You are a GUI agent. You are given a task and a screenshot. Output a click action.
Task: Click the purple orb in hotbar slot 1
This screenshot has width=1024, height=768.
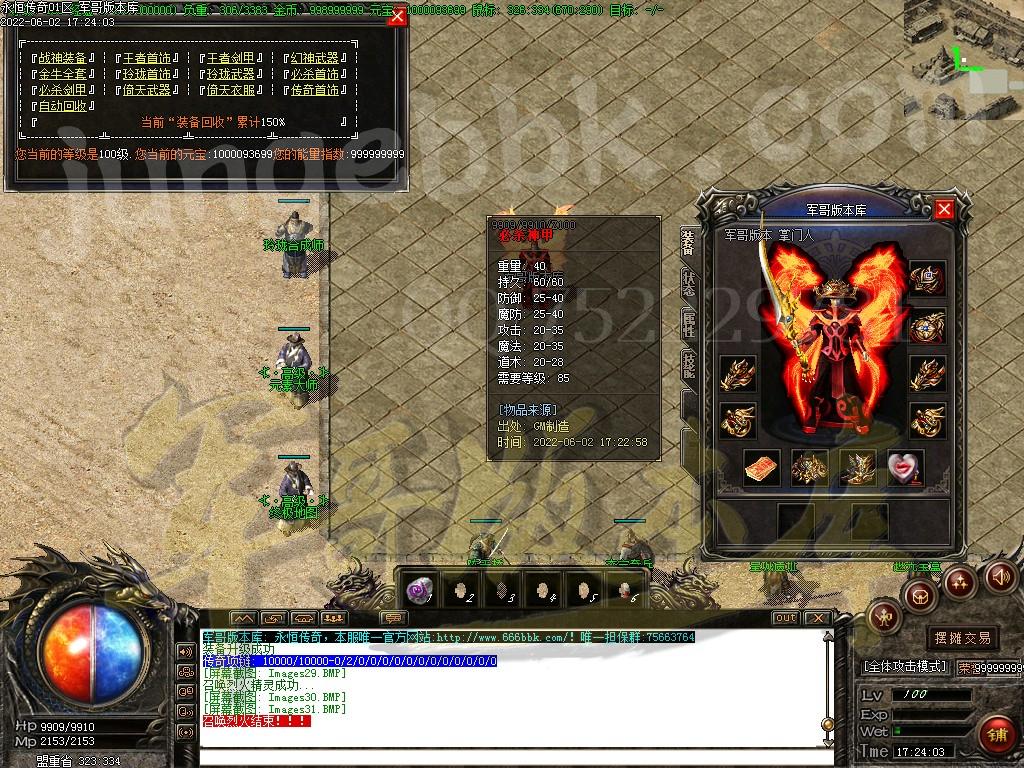click(421, 588)
